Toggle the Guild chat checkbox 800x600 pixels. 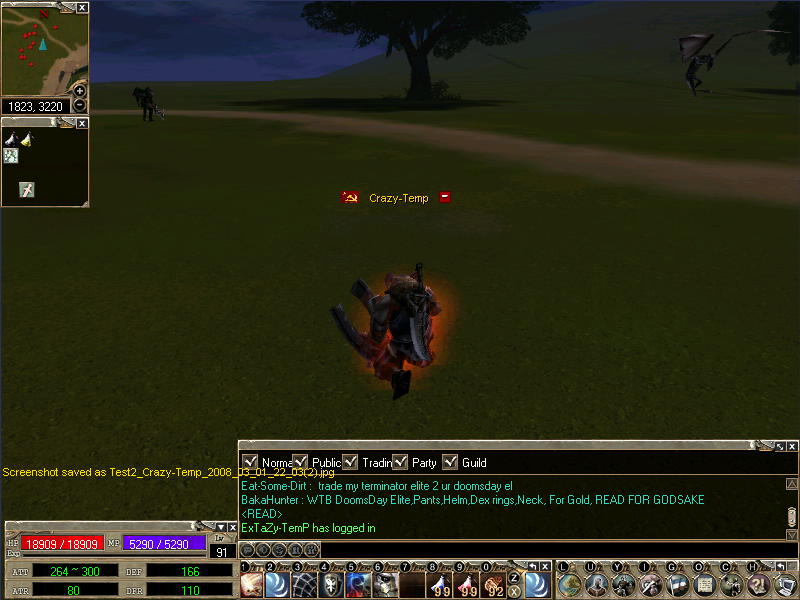450,462
